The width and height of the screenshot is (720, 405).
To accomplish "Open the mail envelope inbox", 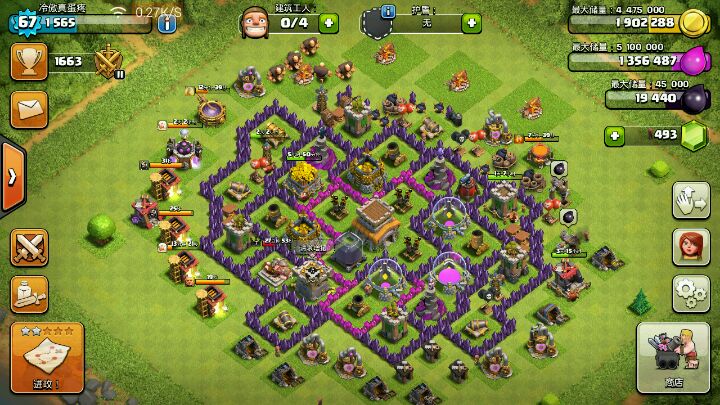I will (28, 108).
